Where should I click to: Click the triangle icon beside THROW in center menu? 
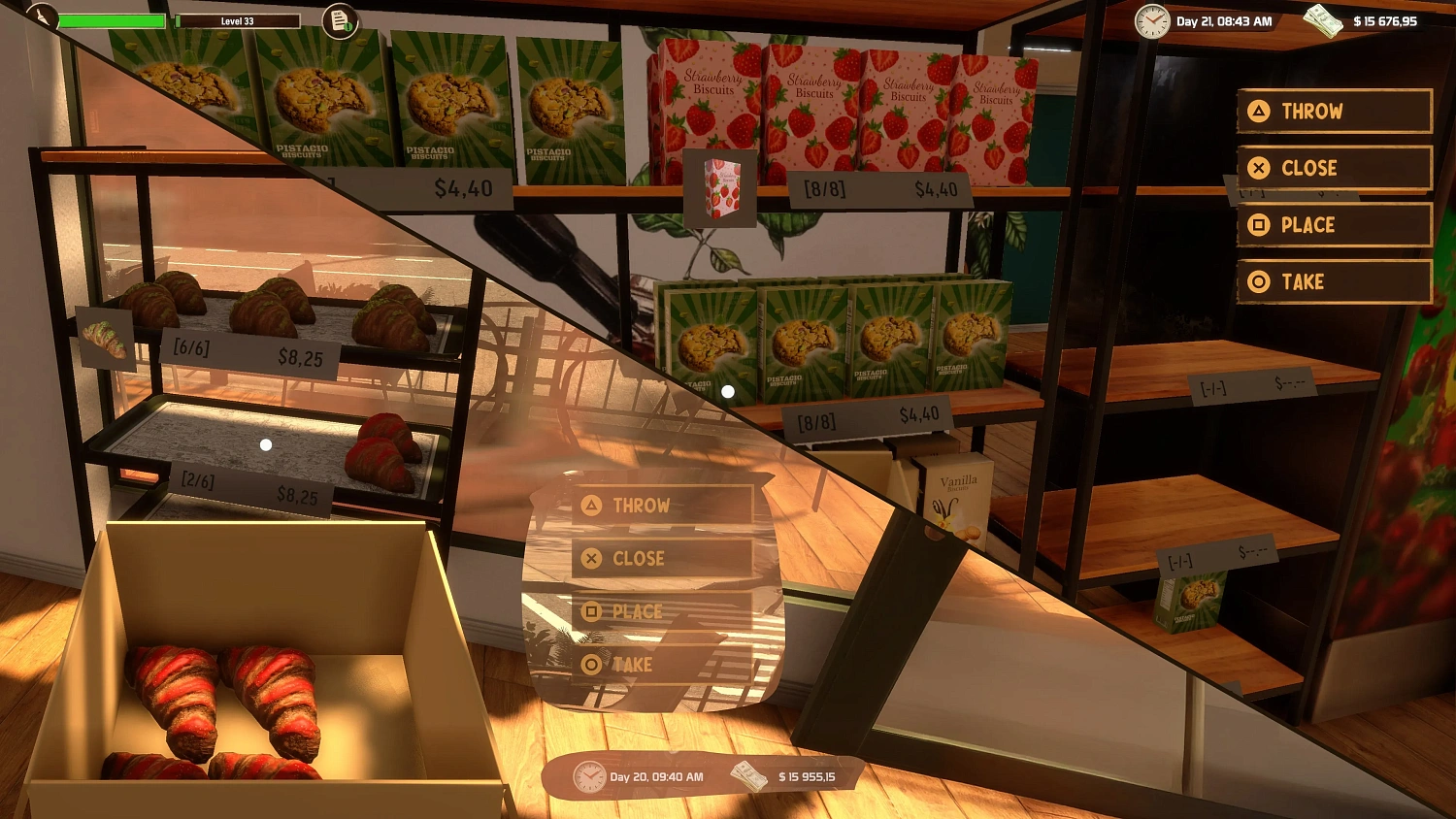tap(590, 505)
